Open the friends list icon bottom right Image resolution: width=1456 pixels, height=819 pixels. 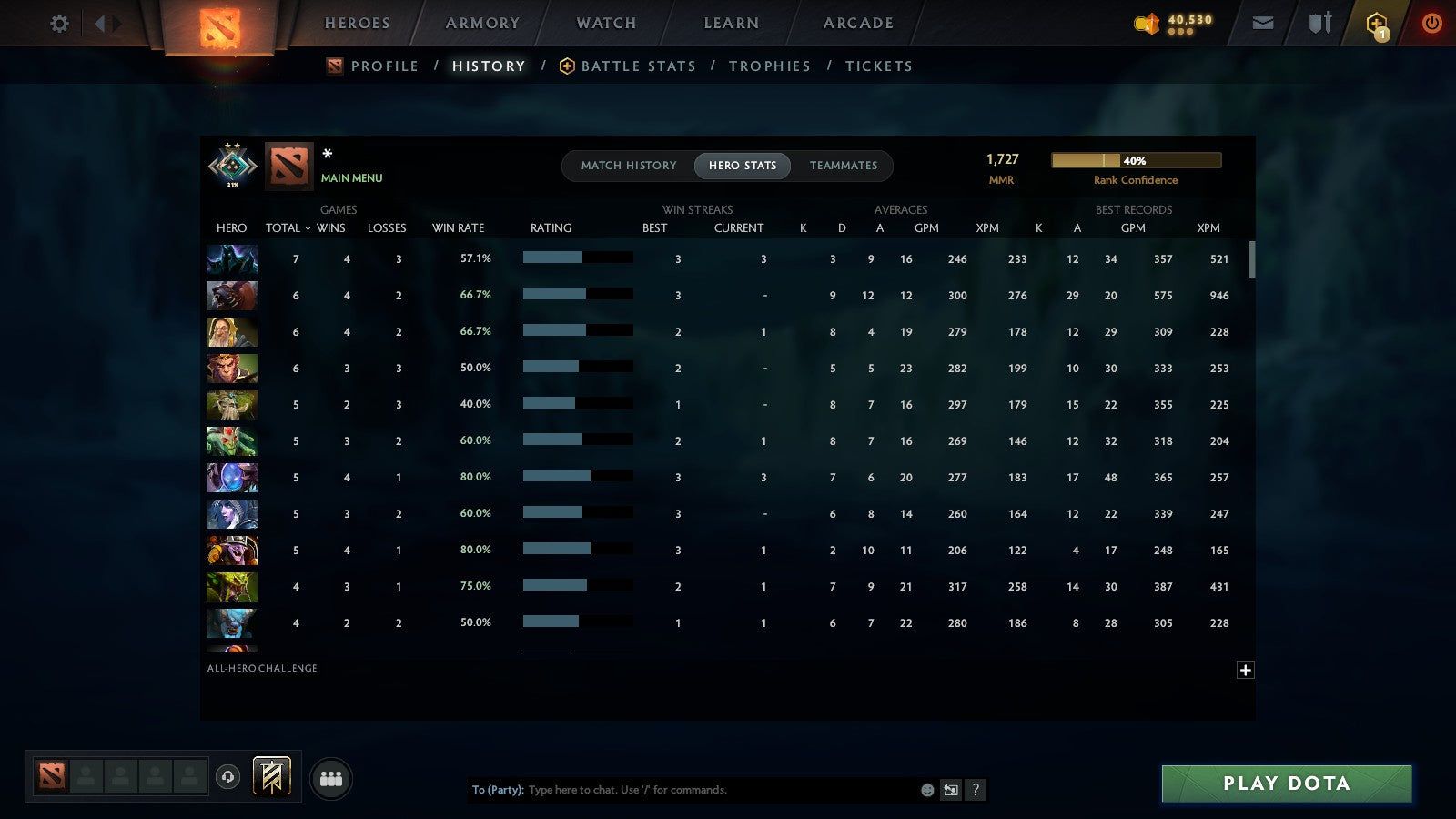tap(331, 777)
